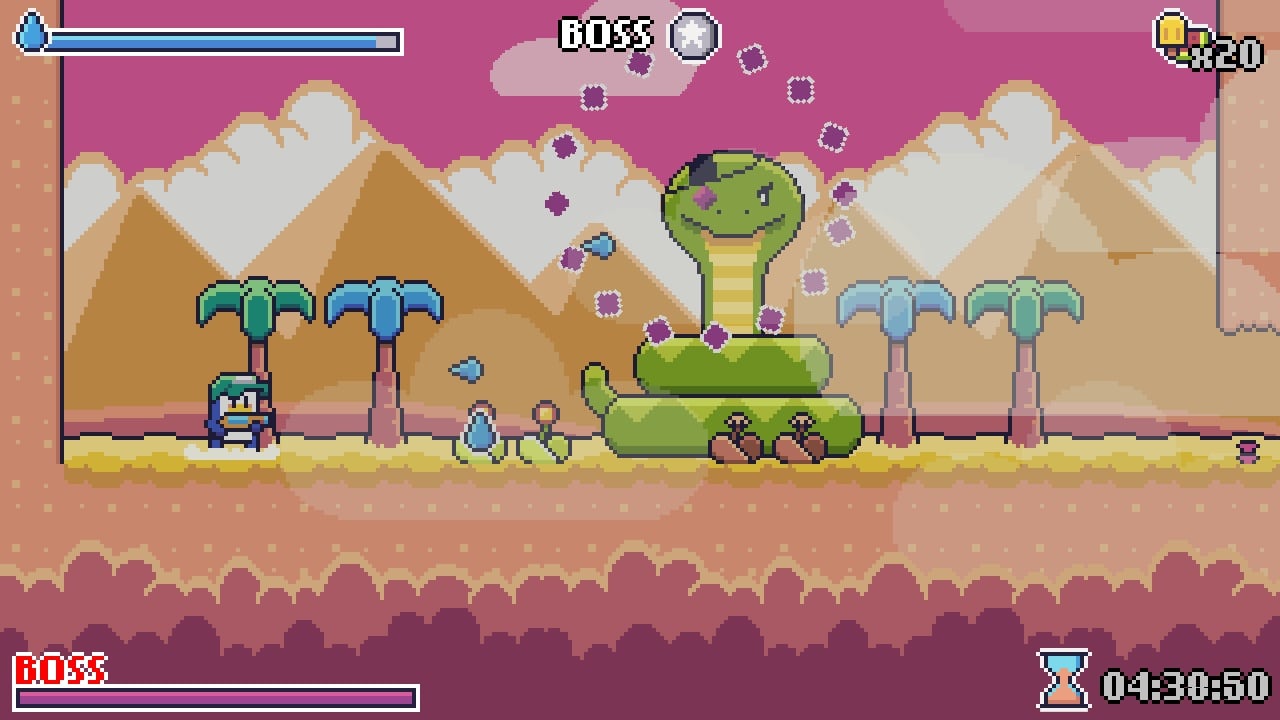Click the cactus holding a water droplet

click(x=480, y=428)
